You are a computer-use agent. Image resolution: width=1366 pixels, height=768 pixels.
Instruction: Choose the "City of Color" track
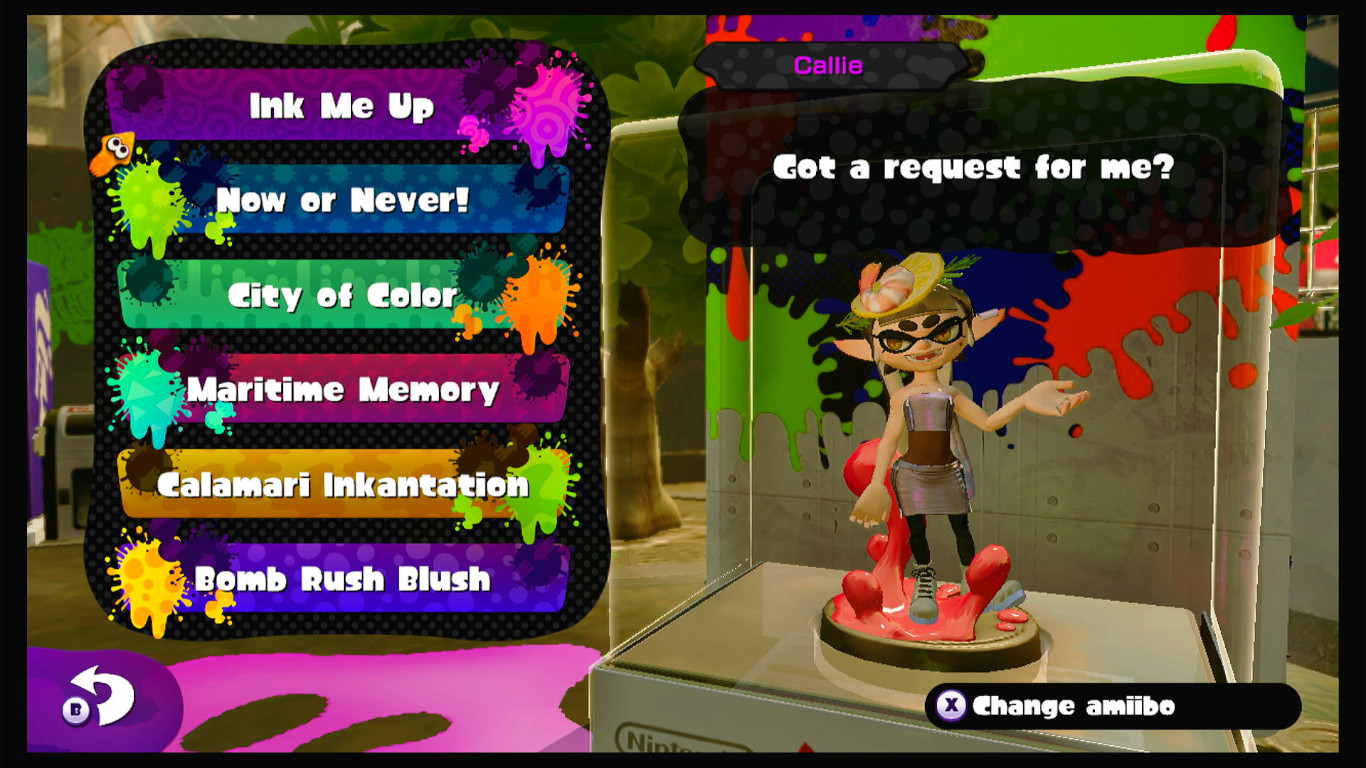340,295
